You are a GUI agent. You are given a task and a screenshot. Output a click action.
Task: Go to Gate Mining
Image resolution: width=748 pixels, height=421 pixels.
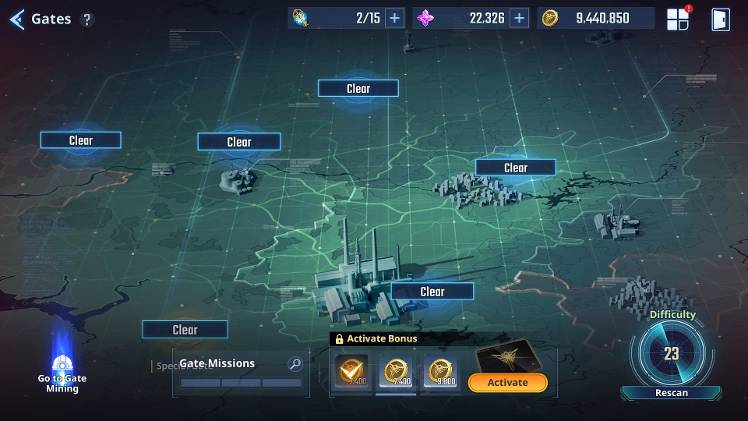click(x=62, y=372)
